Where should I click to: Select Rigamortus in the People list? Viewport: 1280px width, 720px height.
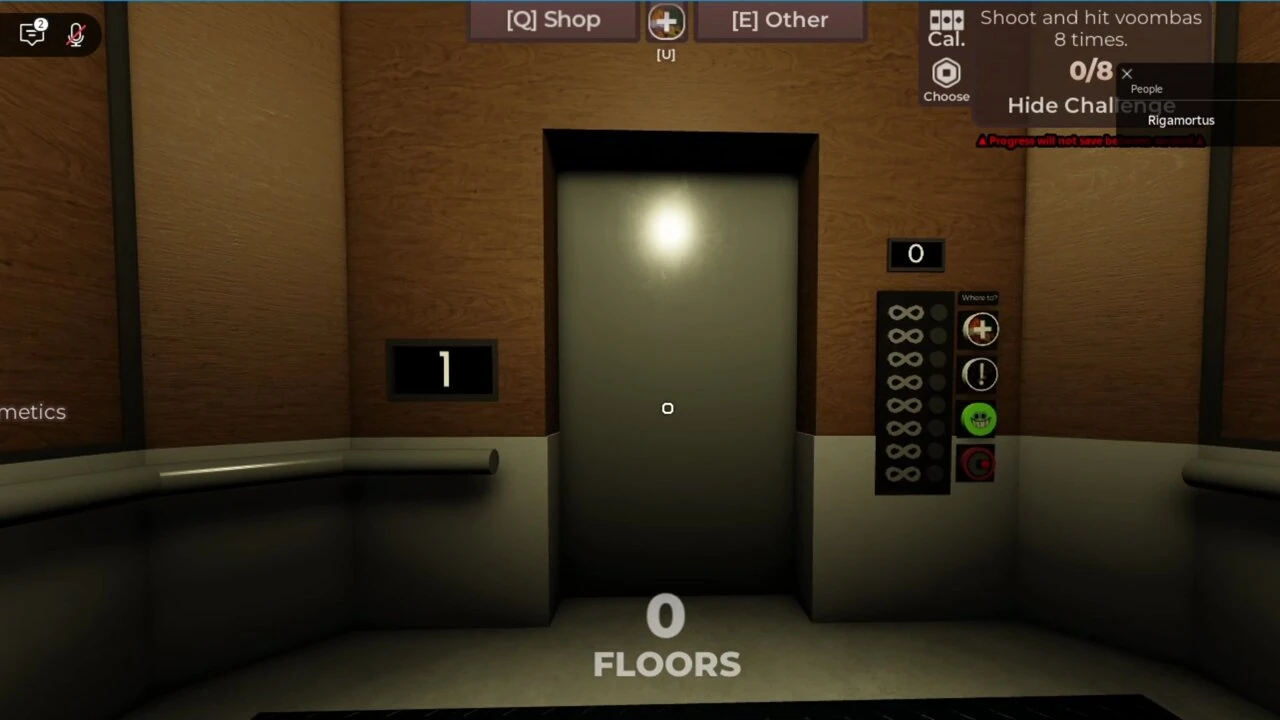click(1181, 120)
